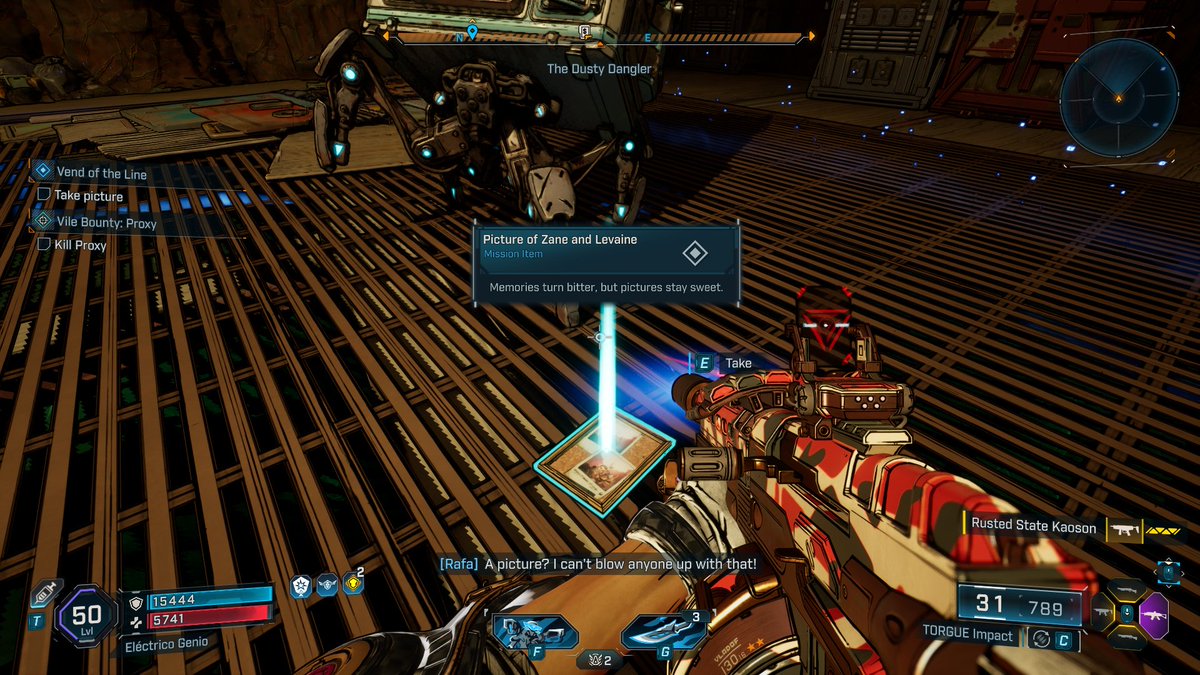Select the left weapon slot in the weapon wheel
Screen dimensions: 1200x675
[x=1101, y=610]
